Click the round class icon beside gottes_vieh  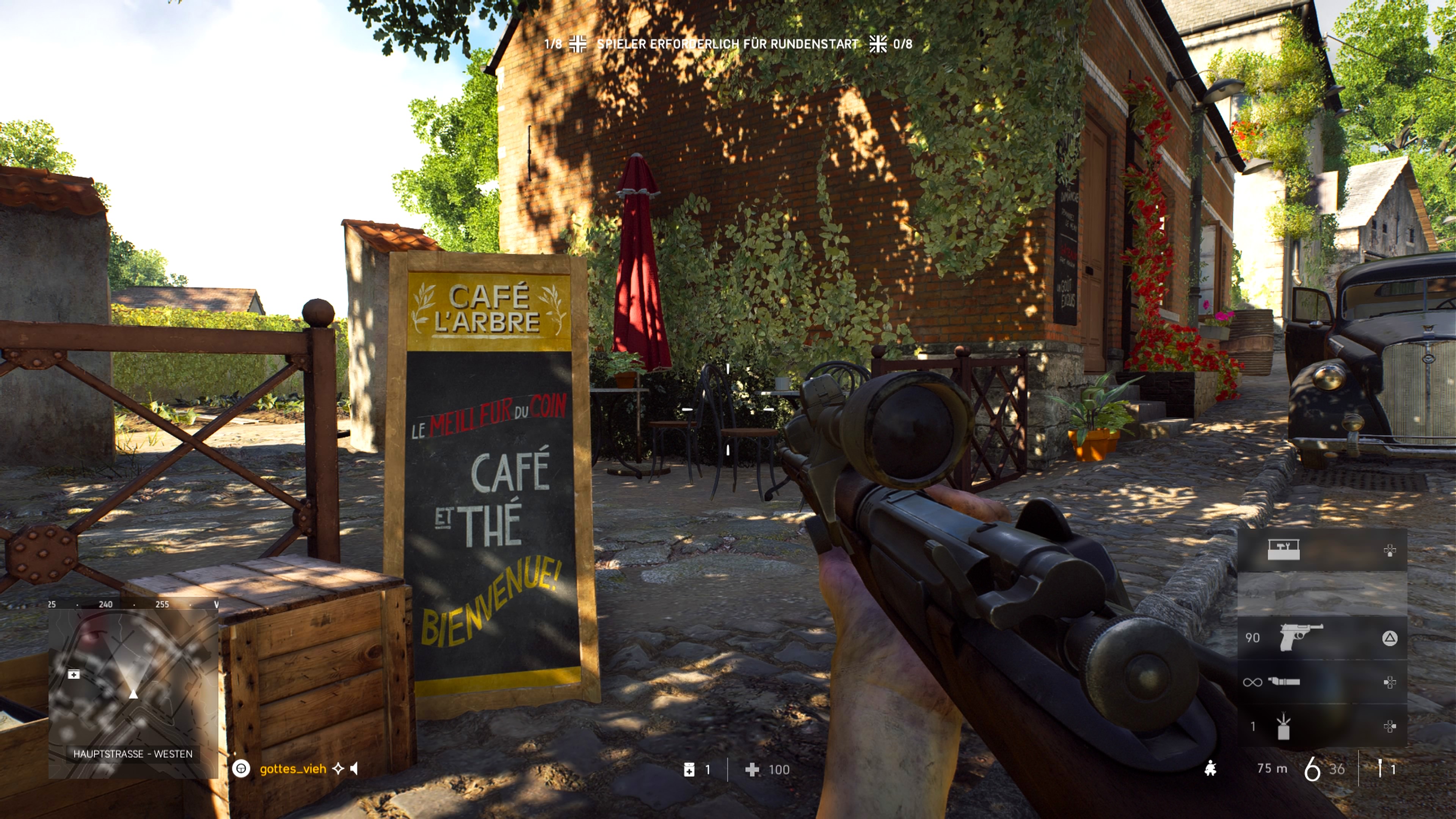[x=242, y=769]
